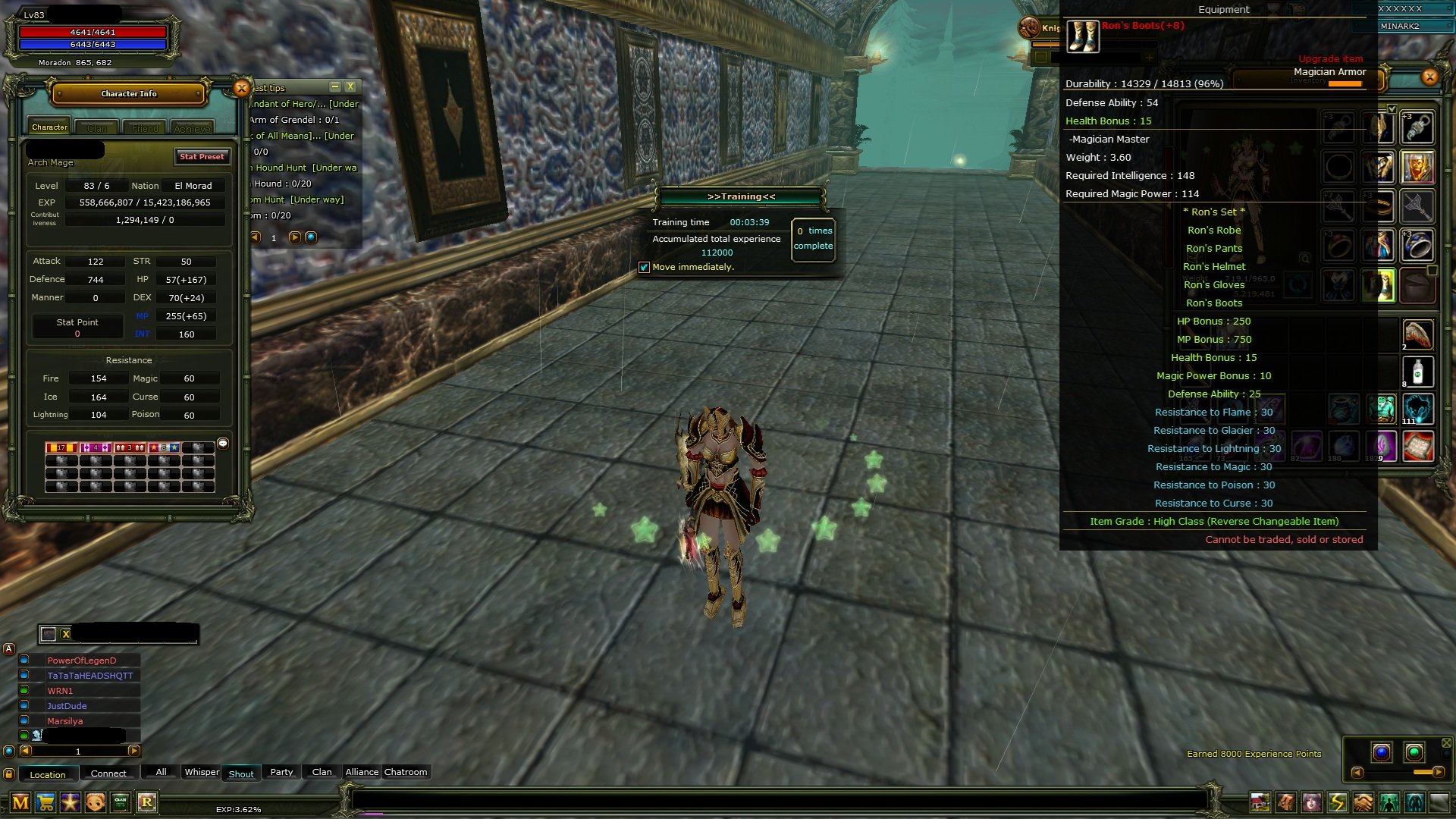Click the golden 'R' rank icon

pos(149,802)
